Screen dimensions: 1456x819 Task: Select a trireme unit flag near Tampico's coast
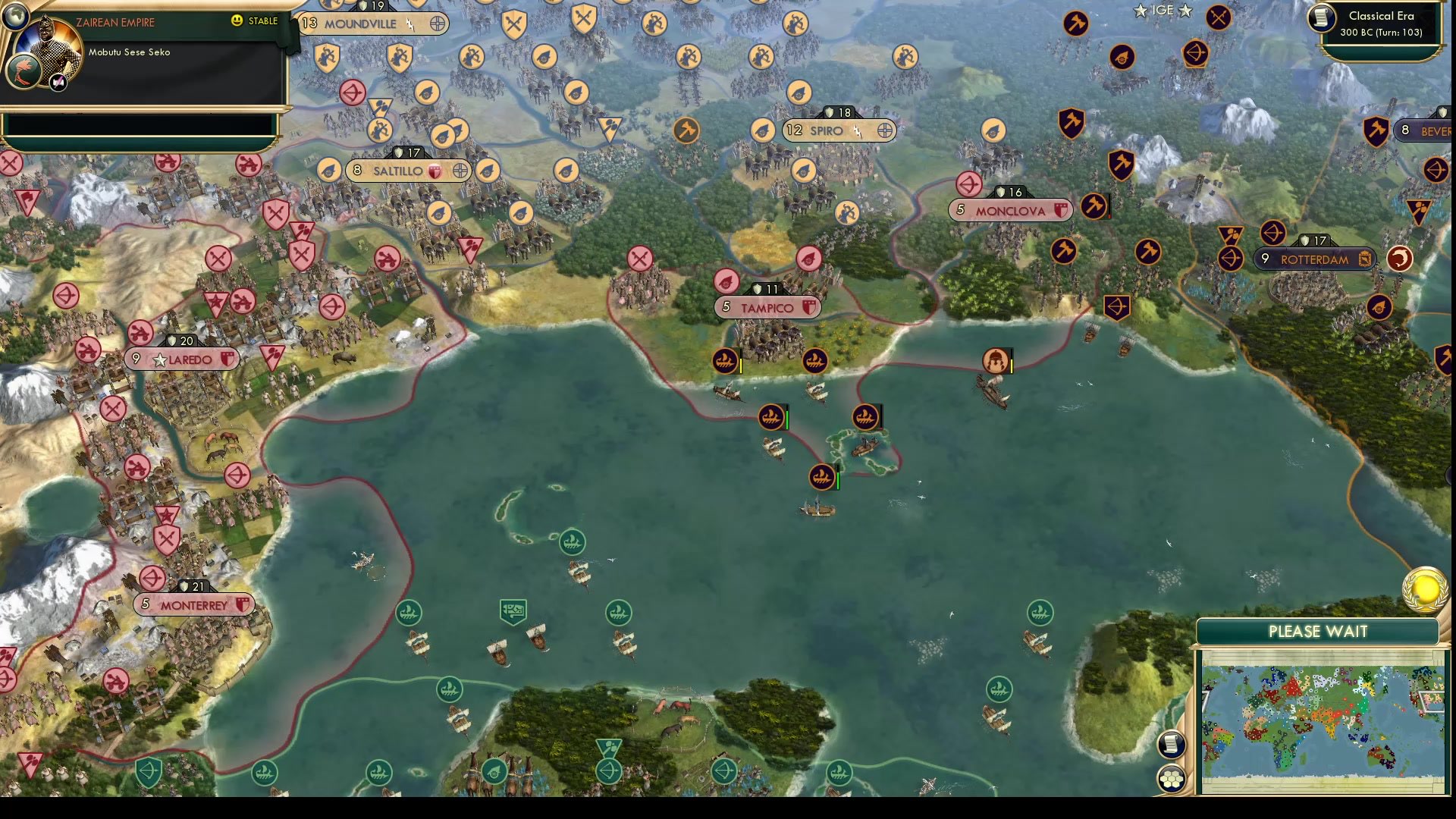[x=724, y=362]
